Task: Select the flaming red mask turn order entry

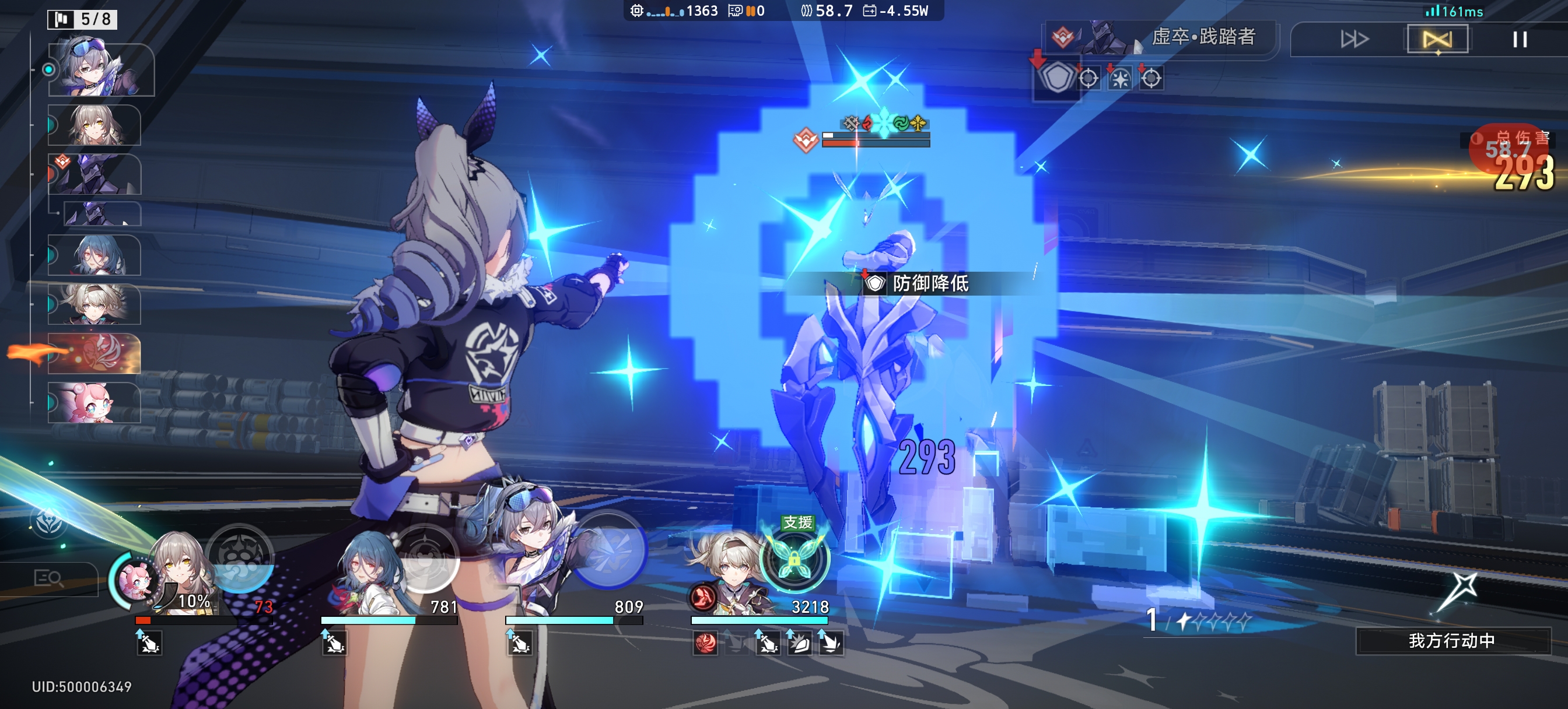Action: [94, 353]
